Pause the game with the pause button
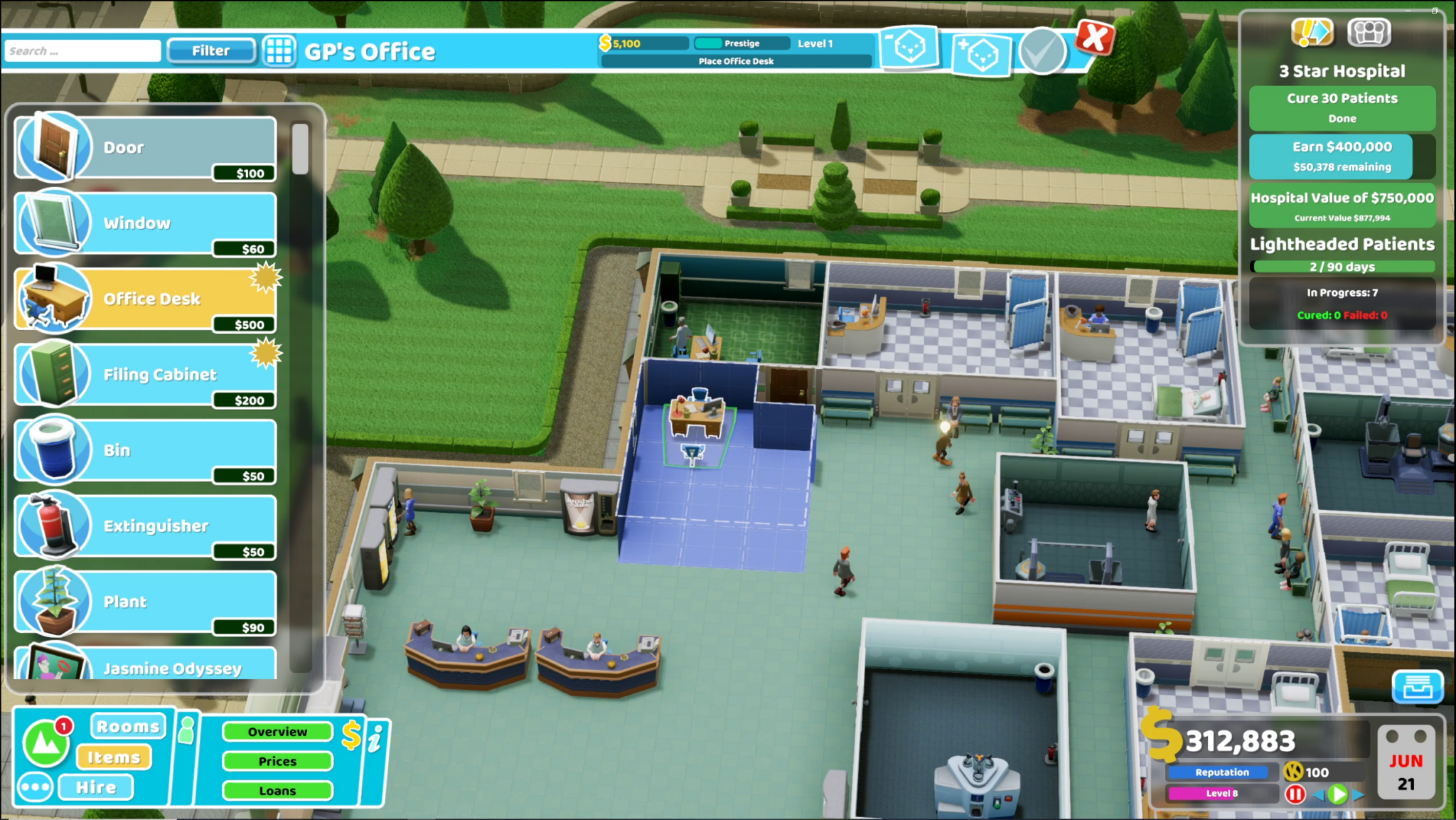This screenshot has height=820, width=1456. [1296, 794]
